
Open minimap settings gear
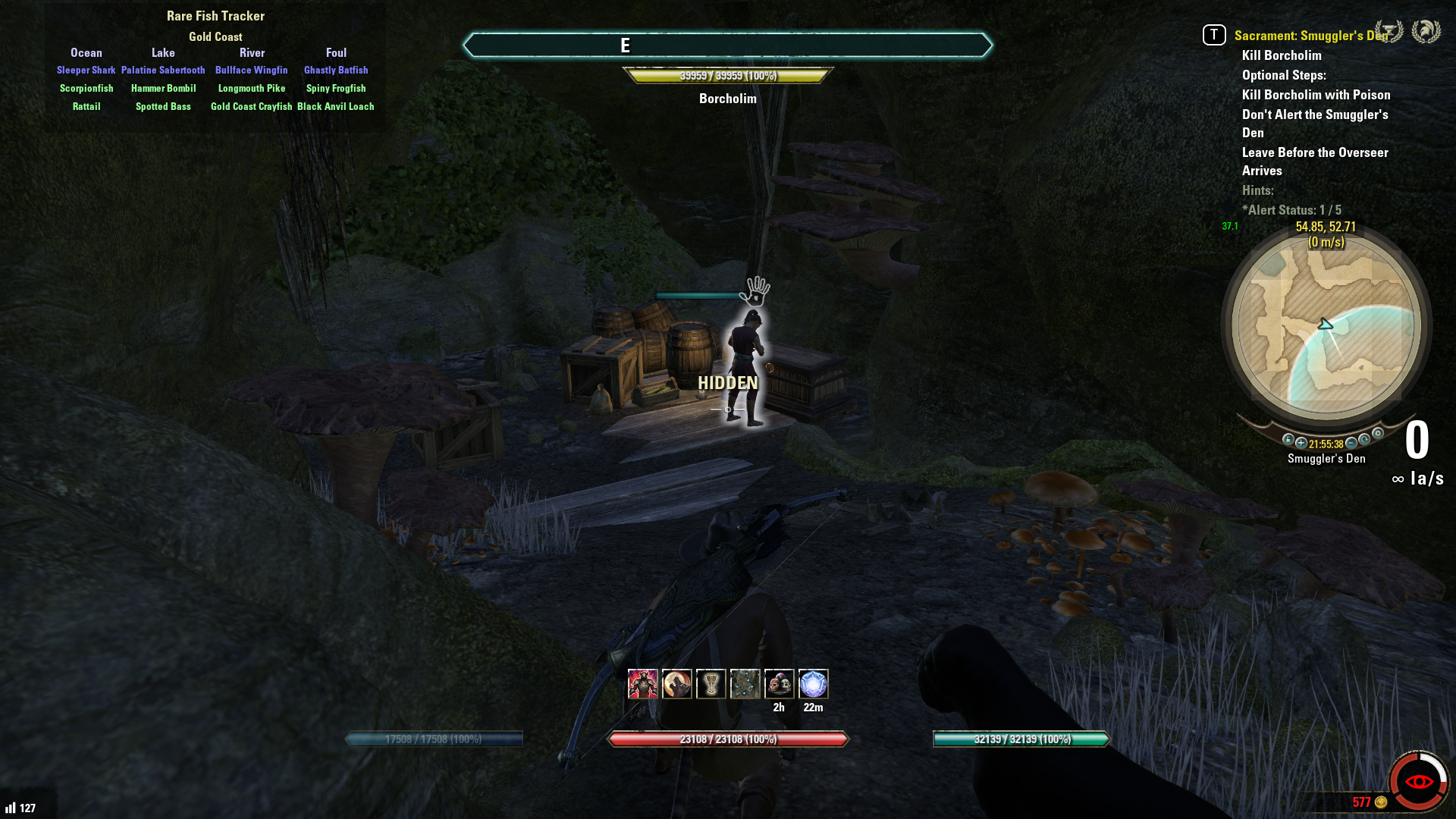tap(1378, 434)
